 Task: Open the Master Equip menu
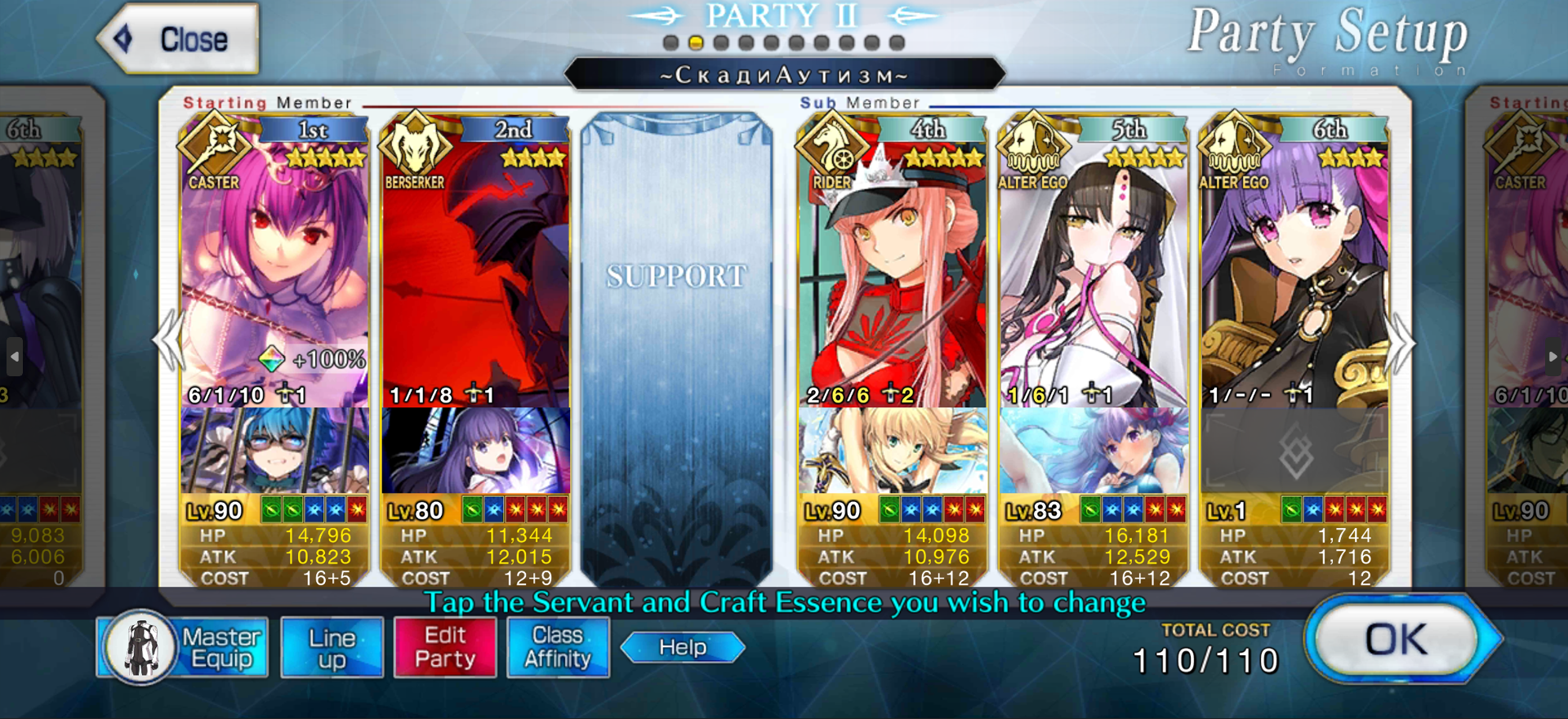point(183,648)
